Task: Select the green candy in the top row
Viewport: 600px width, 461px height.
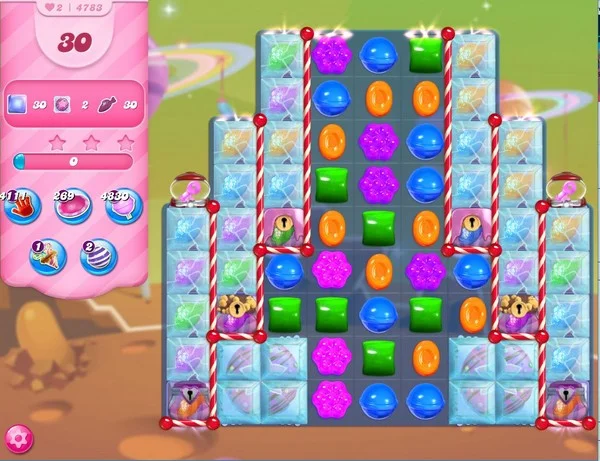Action: click(426, 54)
